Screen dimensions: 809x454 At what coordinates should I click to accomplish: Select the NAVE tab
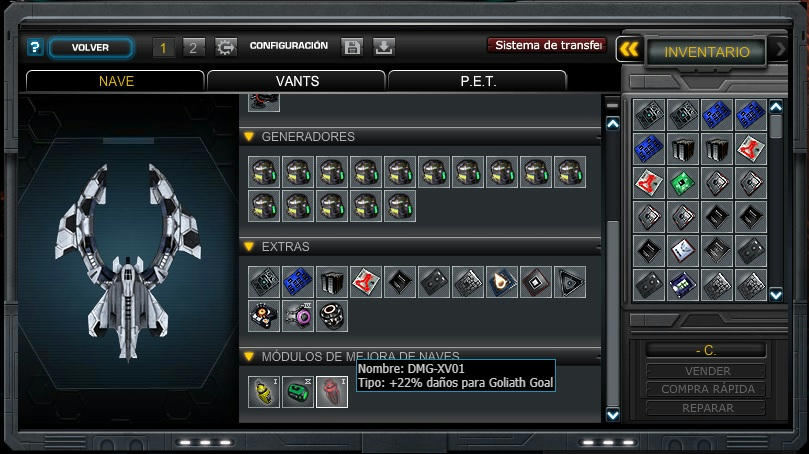click(116, 81)
